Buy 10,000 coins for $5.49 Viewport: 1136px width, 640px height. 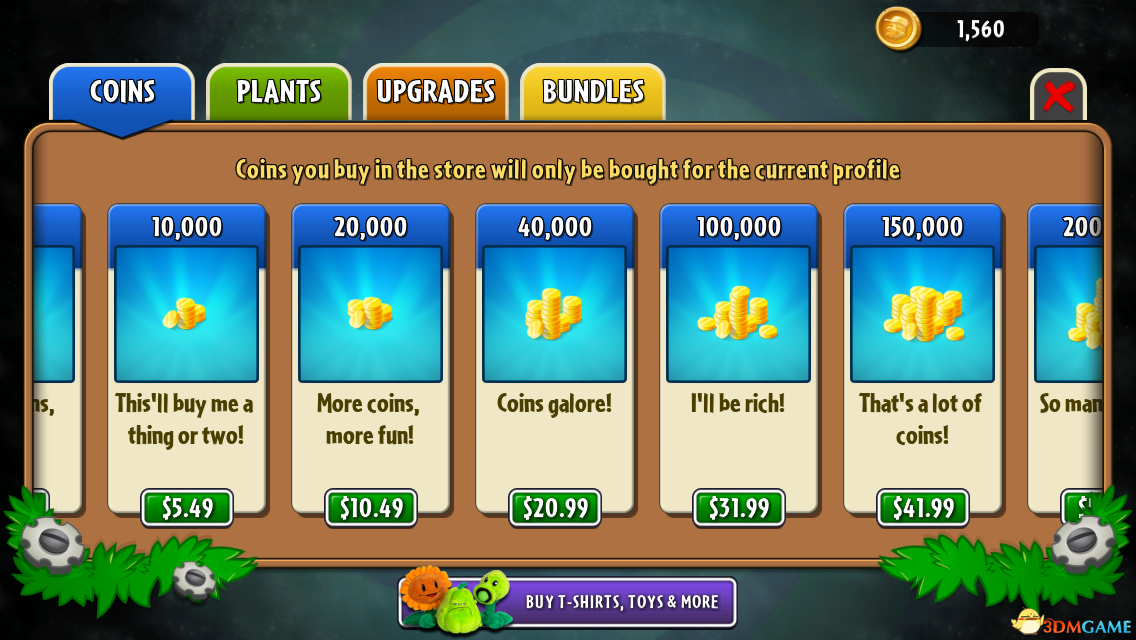point(187,508)
